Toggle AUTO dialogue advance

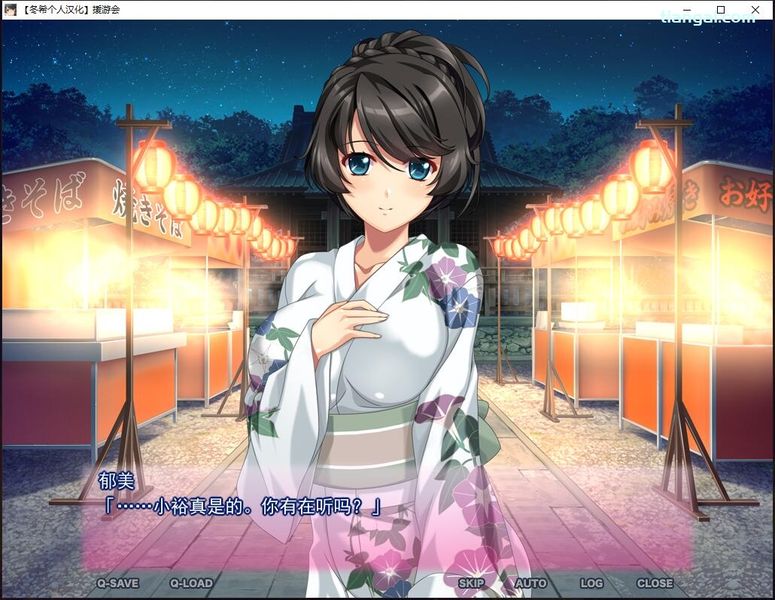tap(530, 583)
